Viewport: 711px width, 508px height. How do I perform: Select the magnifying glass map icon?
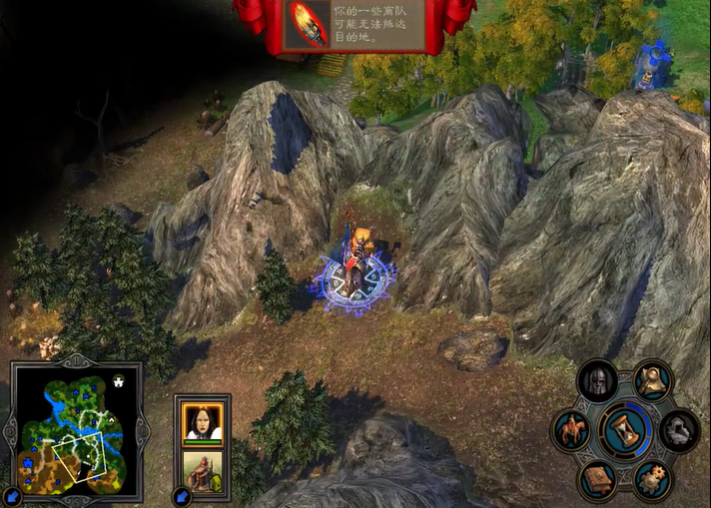click(652, 380)
